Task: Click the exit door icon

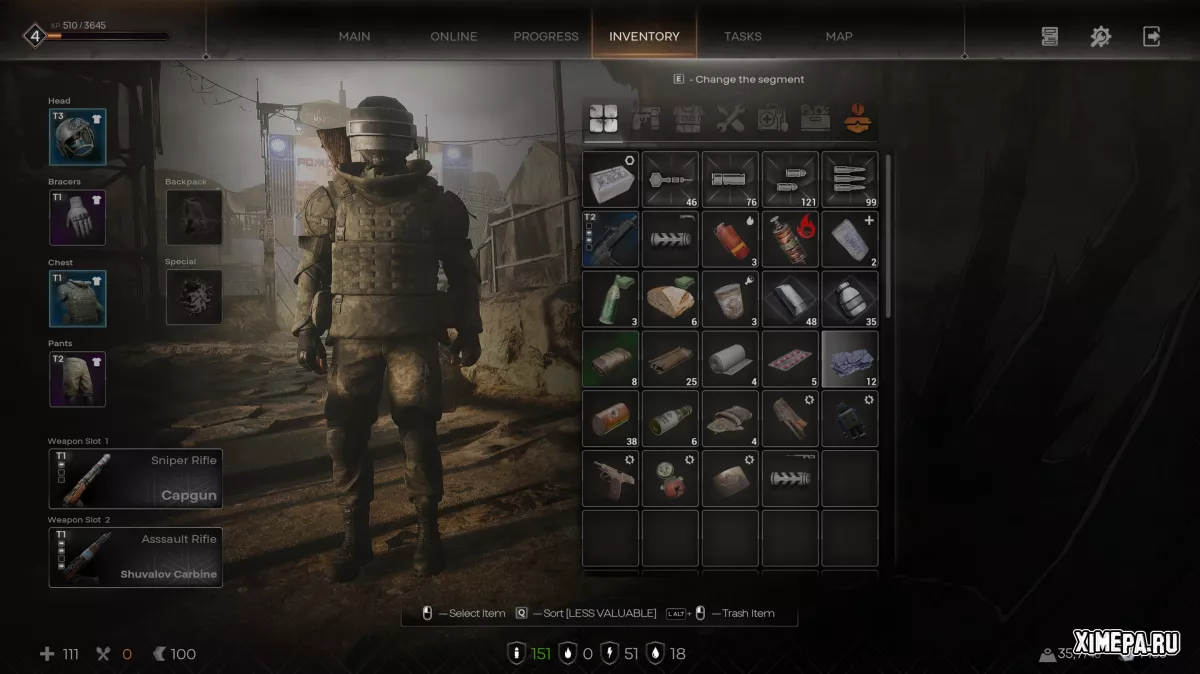Action: (x=1152, y=37)
